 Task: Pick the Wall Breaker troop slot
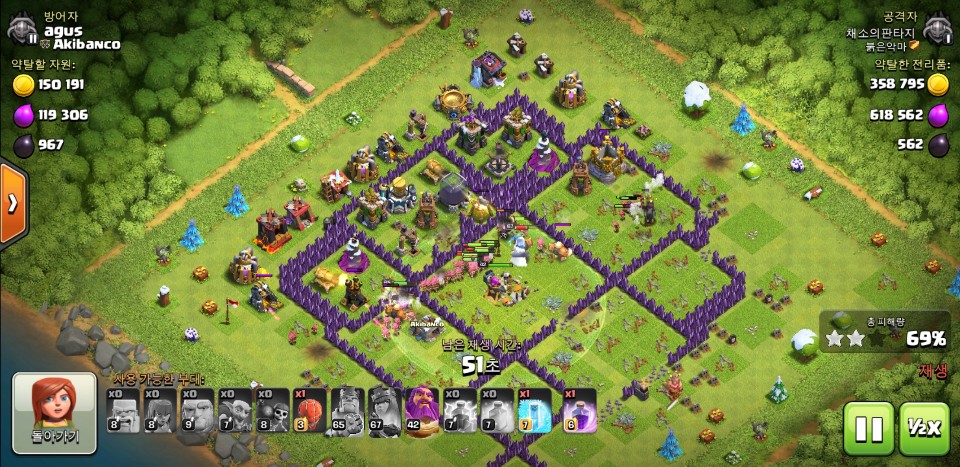[272, 410]
